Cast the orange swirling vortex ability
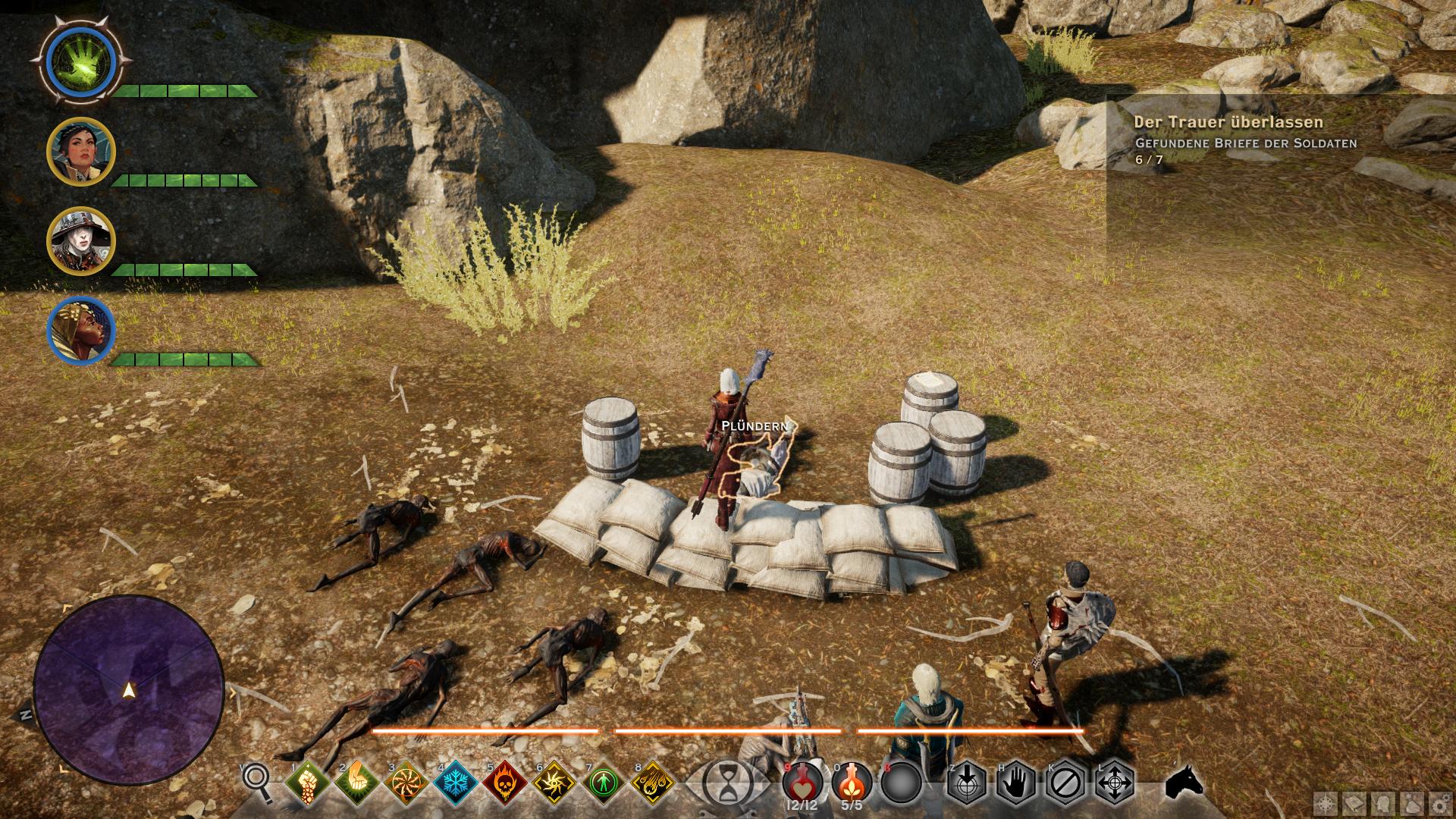Image resolution: width=1456 pixels, height=819 pixels. pos(406,782)
